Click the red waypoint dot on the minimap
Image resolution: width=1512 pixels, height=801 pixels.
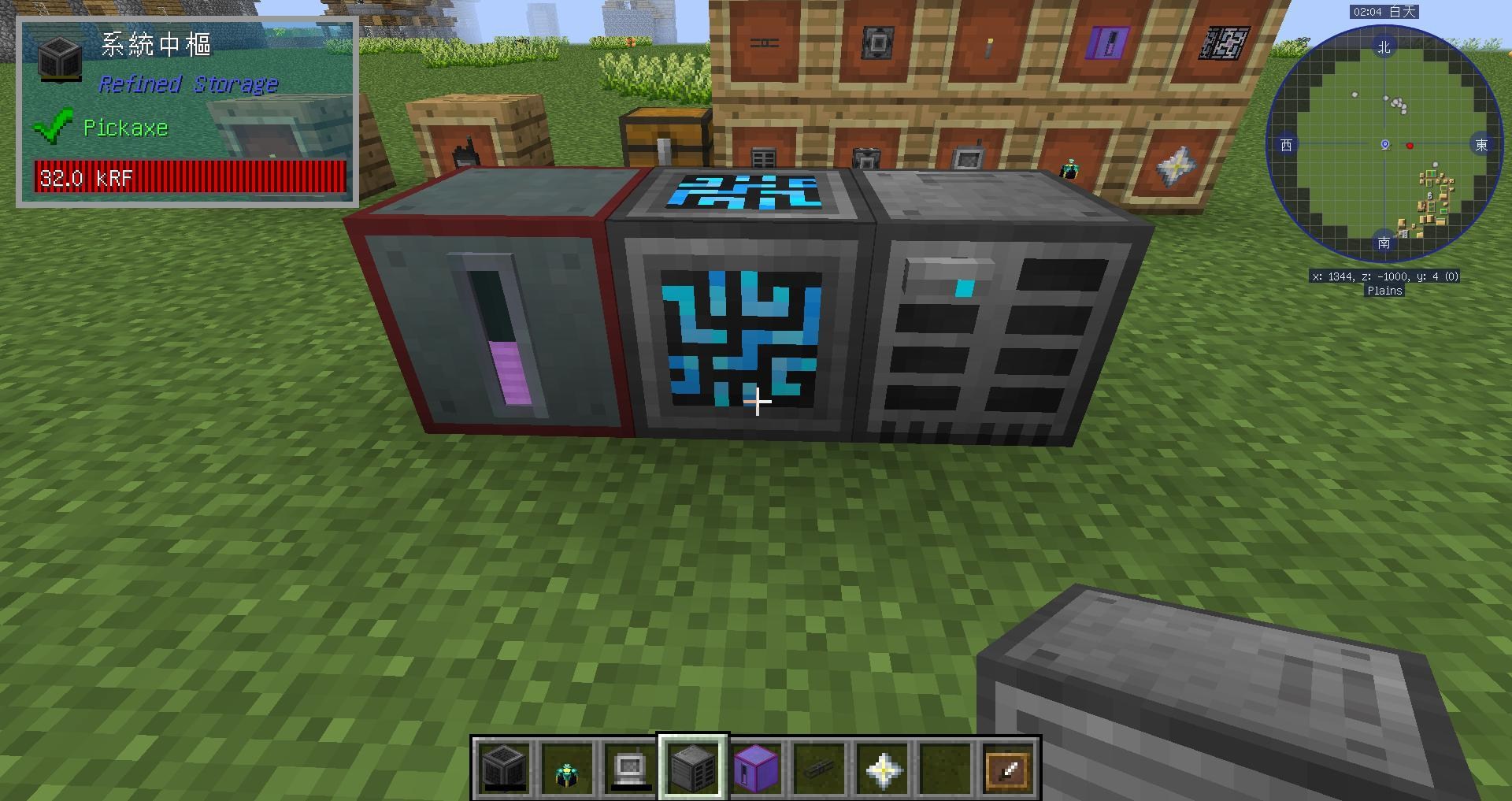pyautogui.click(x=1409, y=146)
